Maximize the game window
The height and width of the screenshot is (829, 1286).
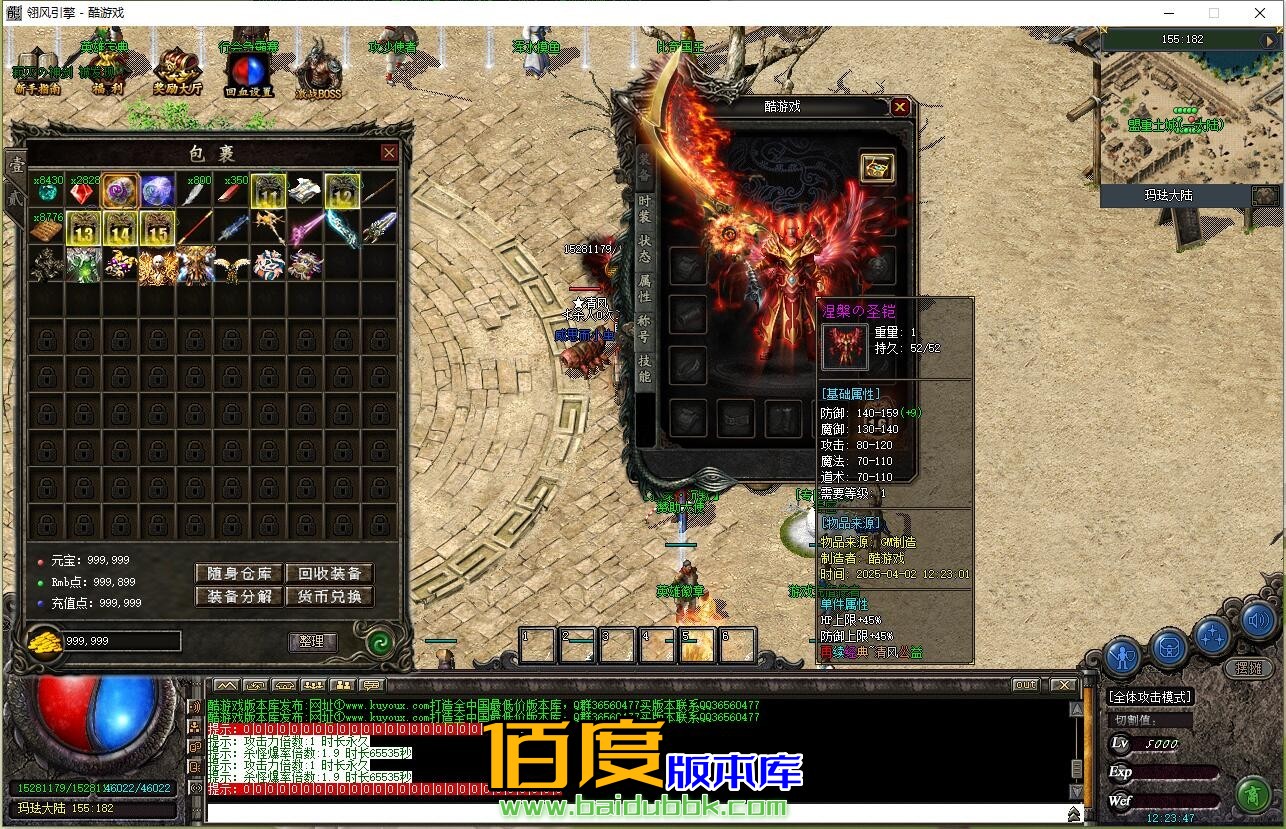tap(1214, 13)
